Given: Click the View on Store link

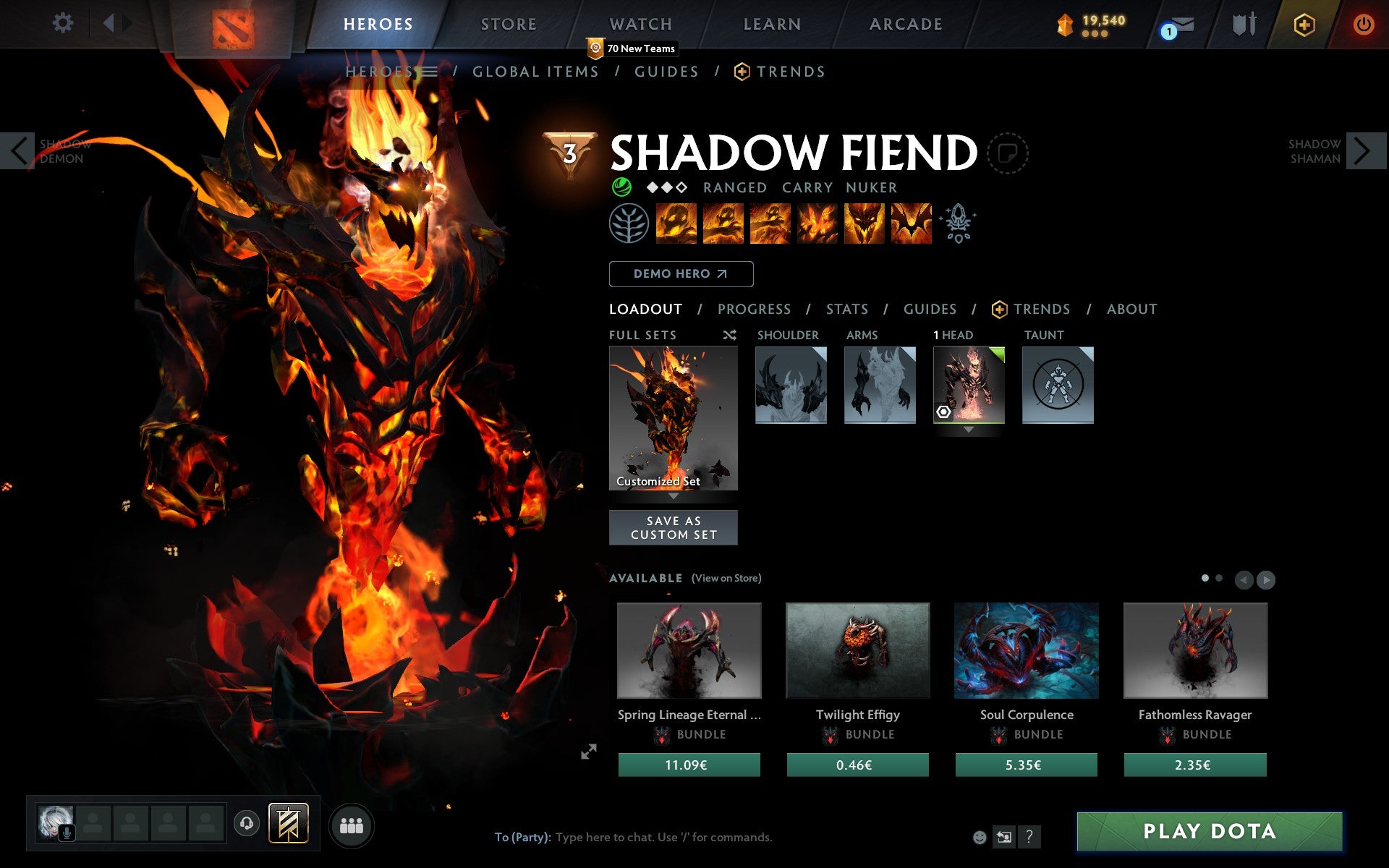Looking at the screenshot, I should tap(726, 578).
